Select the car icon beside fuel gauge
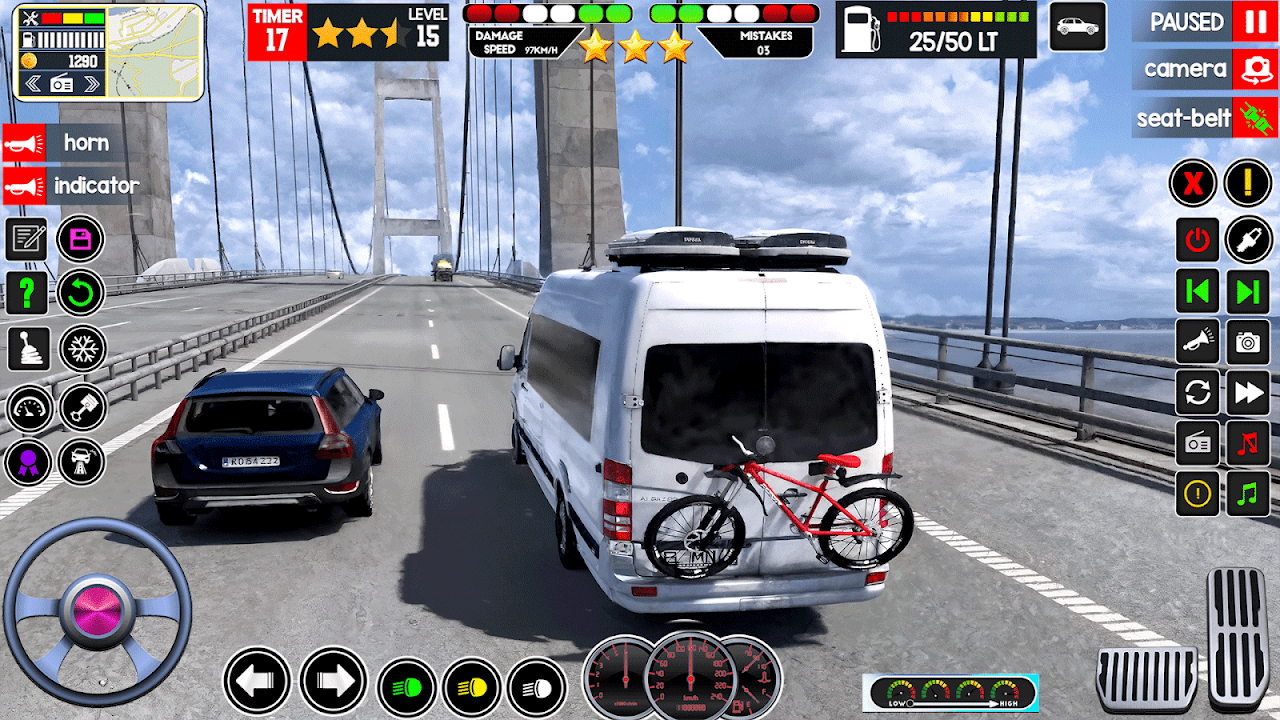Screen dimensions: 1280x720 point(1077,27)
